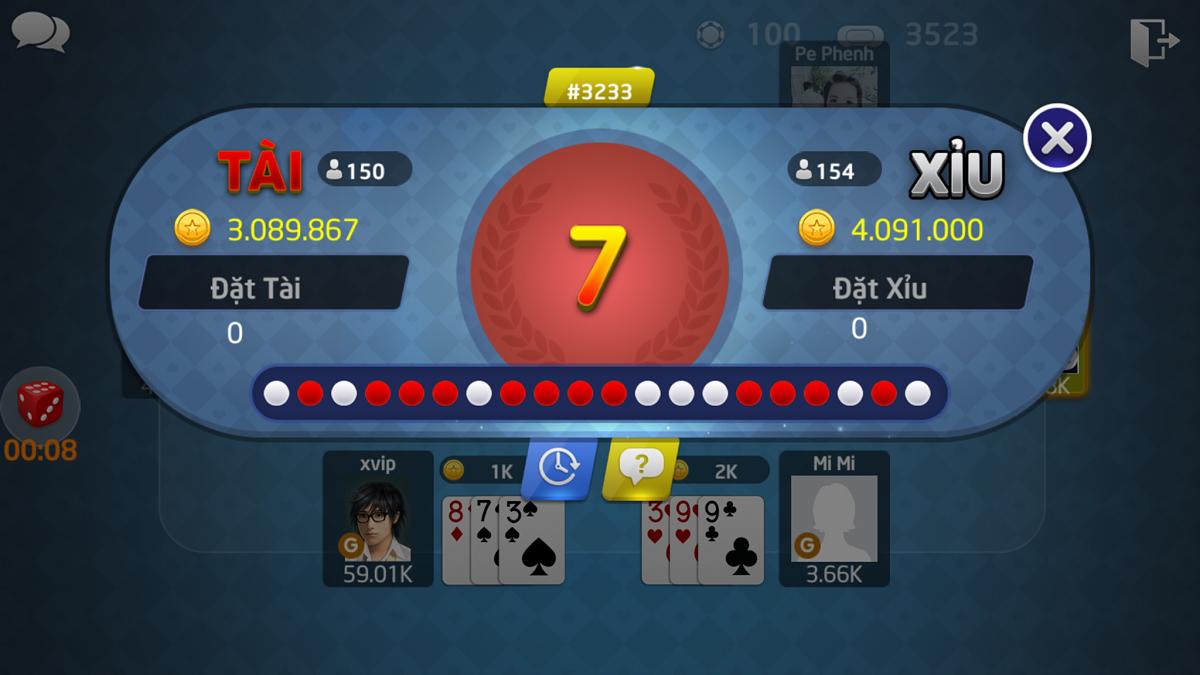Select the 3 of spades card
The width and height of the screenshot is (1200, 675).
(532, 545)
